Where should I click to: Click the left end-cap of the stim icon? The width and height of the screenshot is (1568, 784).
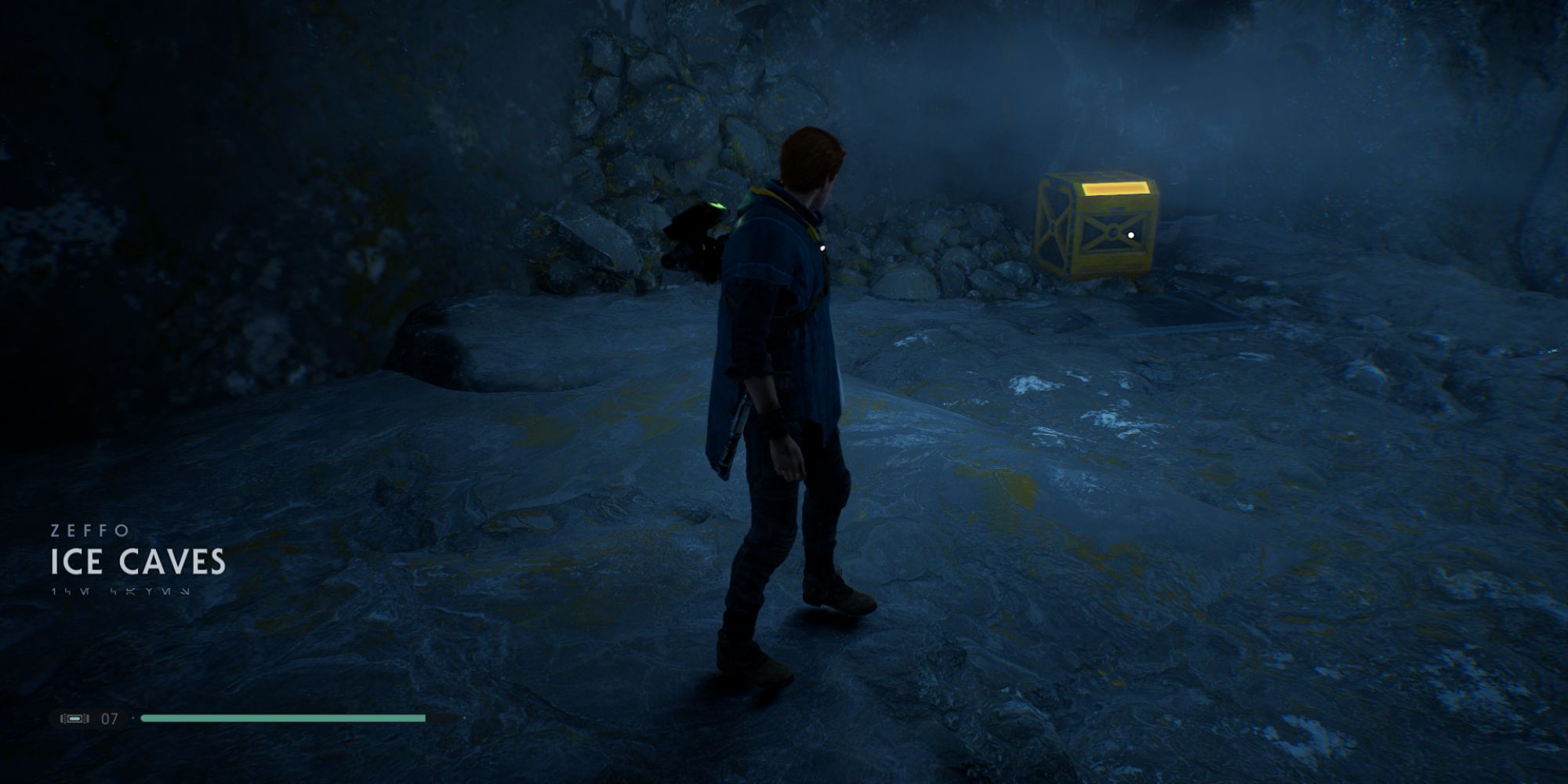64,718
